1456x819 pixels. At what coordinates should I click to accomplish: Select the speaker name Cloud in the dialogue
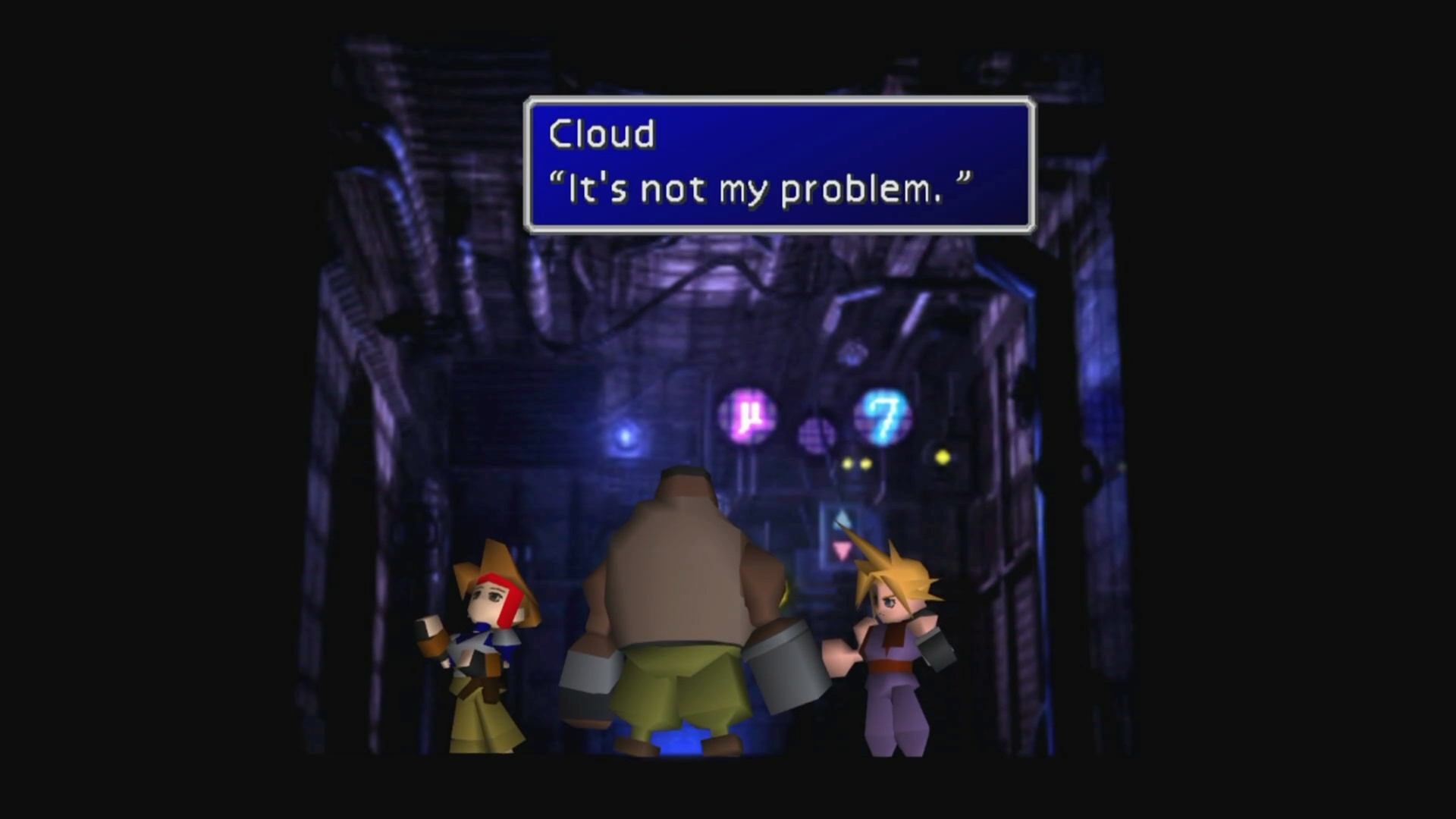(601, 133)
